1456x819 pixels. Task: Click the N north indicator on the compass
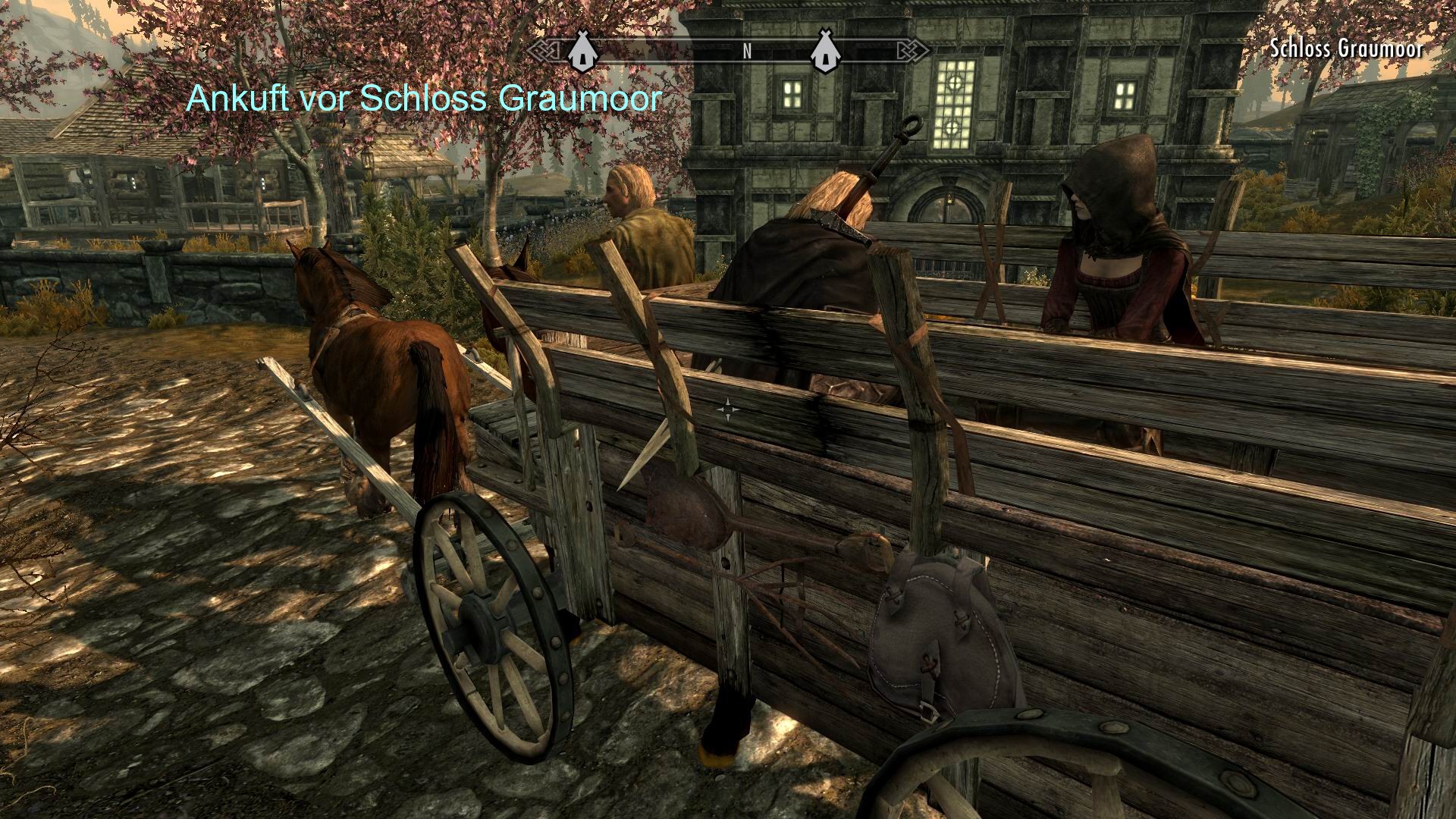746,53
